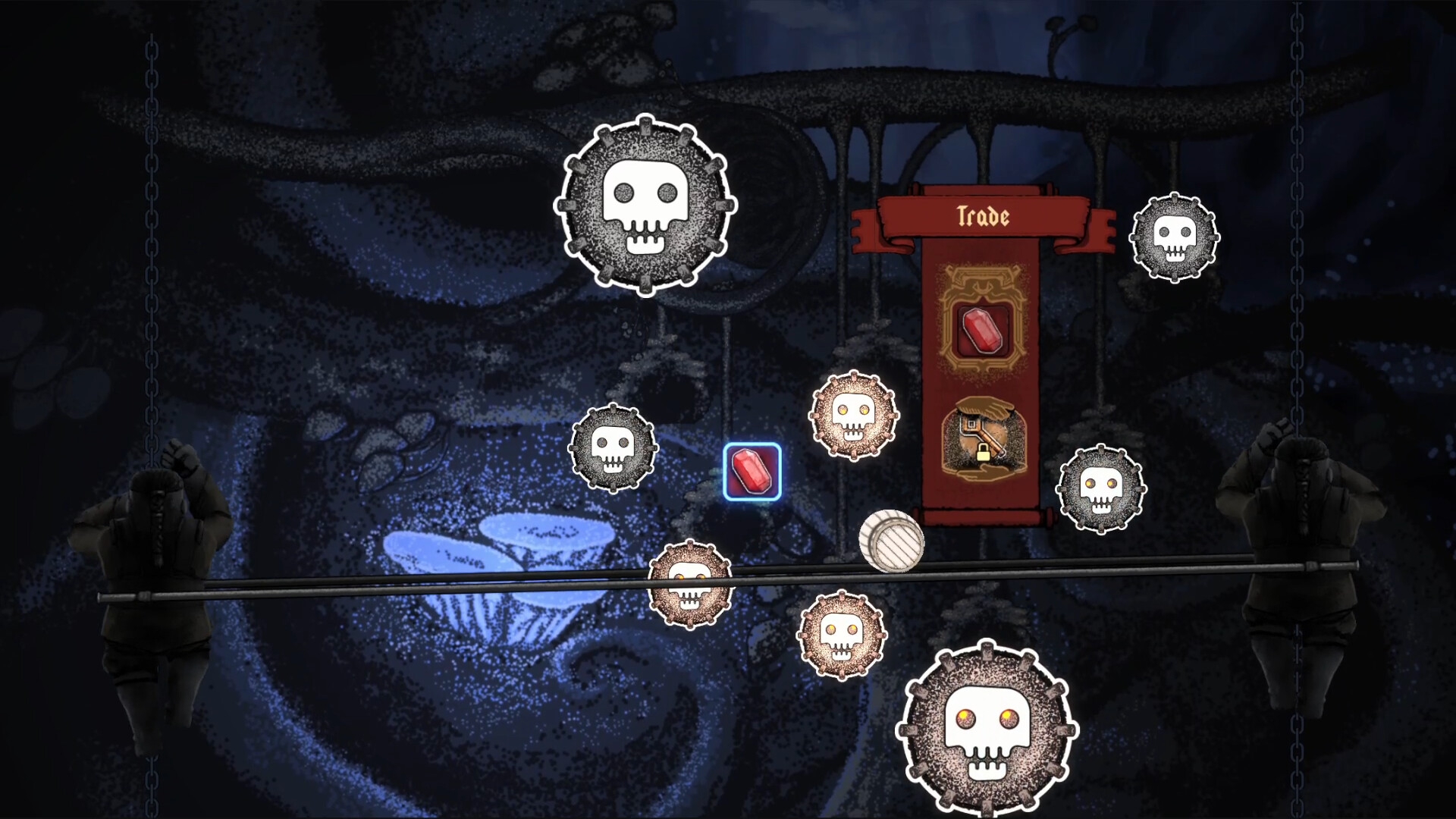This screenshot has height=819, width=1456.
Task: Click the hanging chain on the left edge
Action: (150, 227)
